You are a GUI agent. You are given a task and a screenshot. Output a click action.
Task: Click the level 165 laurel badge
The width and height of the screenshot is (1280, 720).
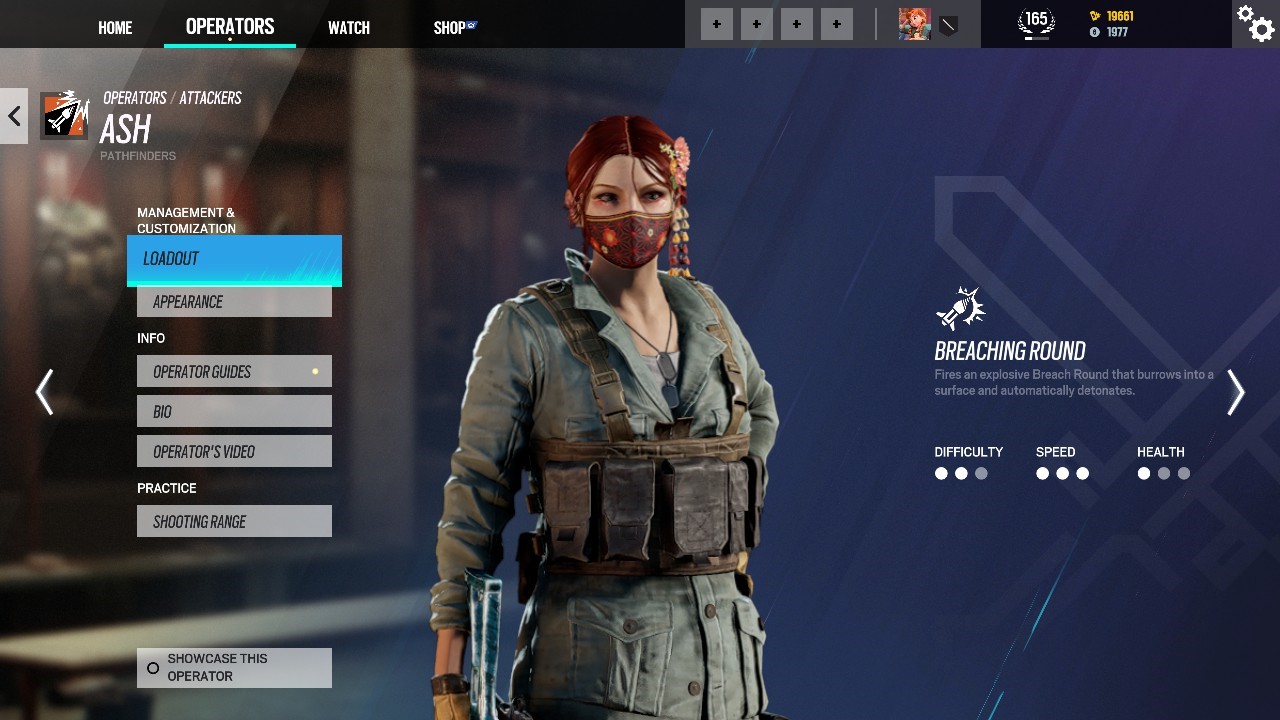point(1035,20)
